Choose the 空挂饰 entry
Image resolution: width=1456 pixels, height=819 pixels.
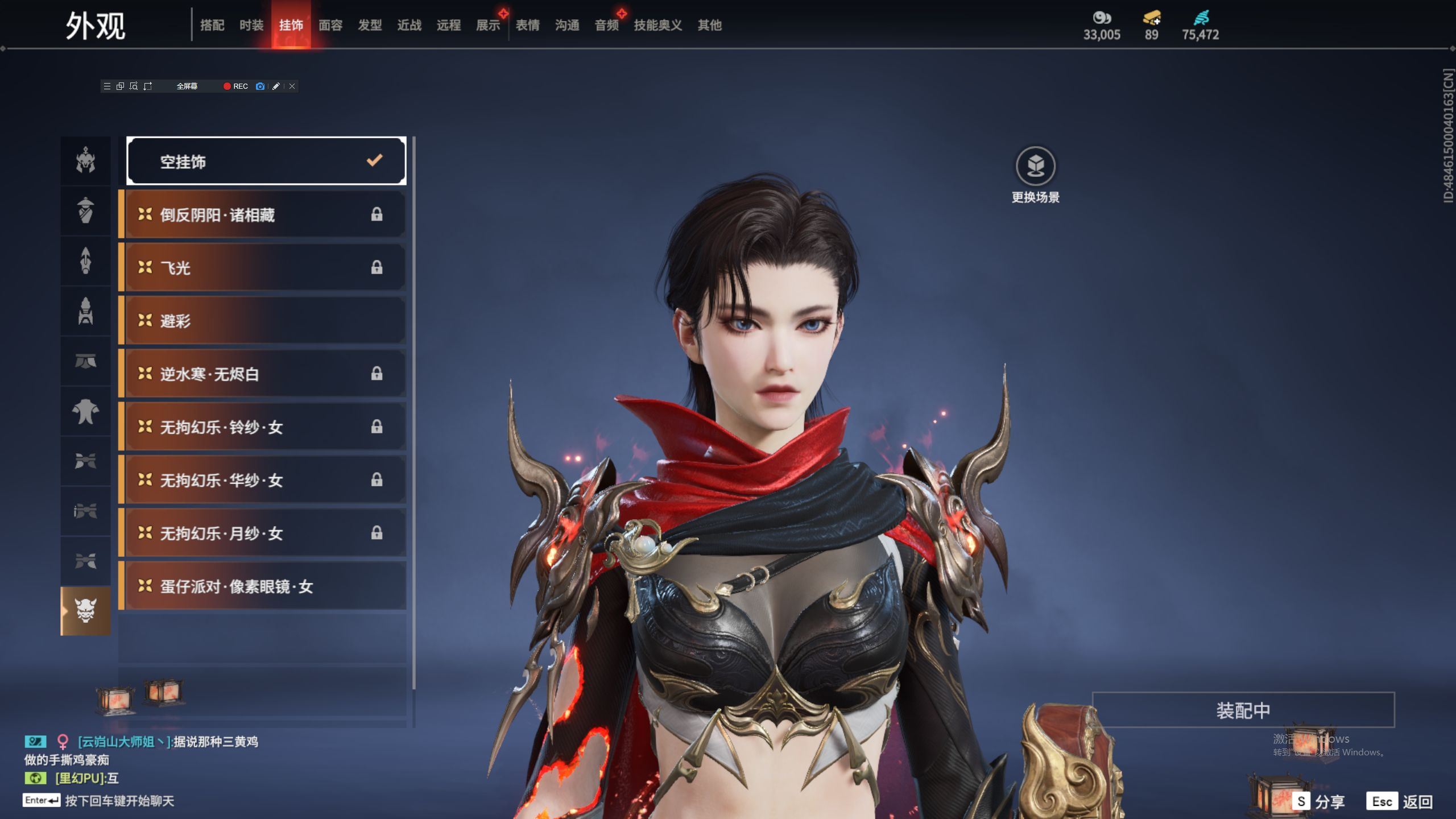(266, 162)
